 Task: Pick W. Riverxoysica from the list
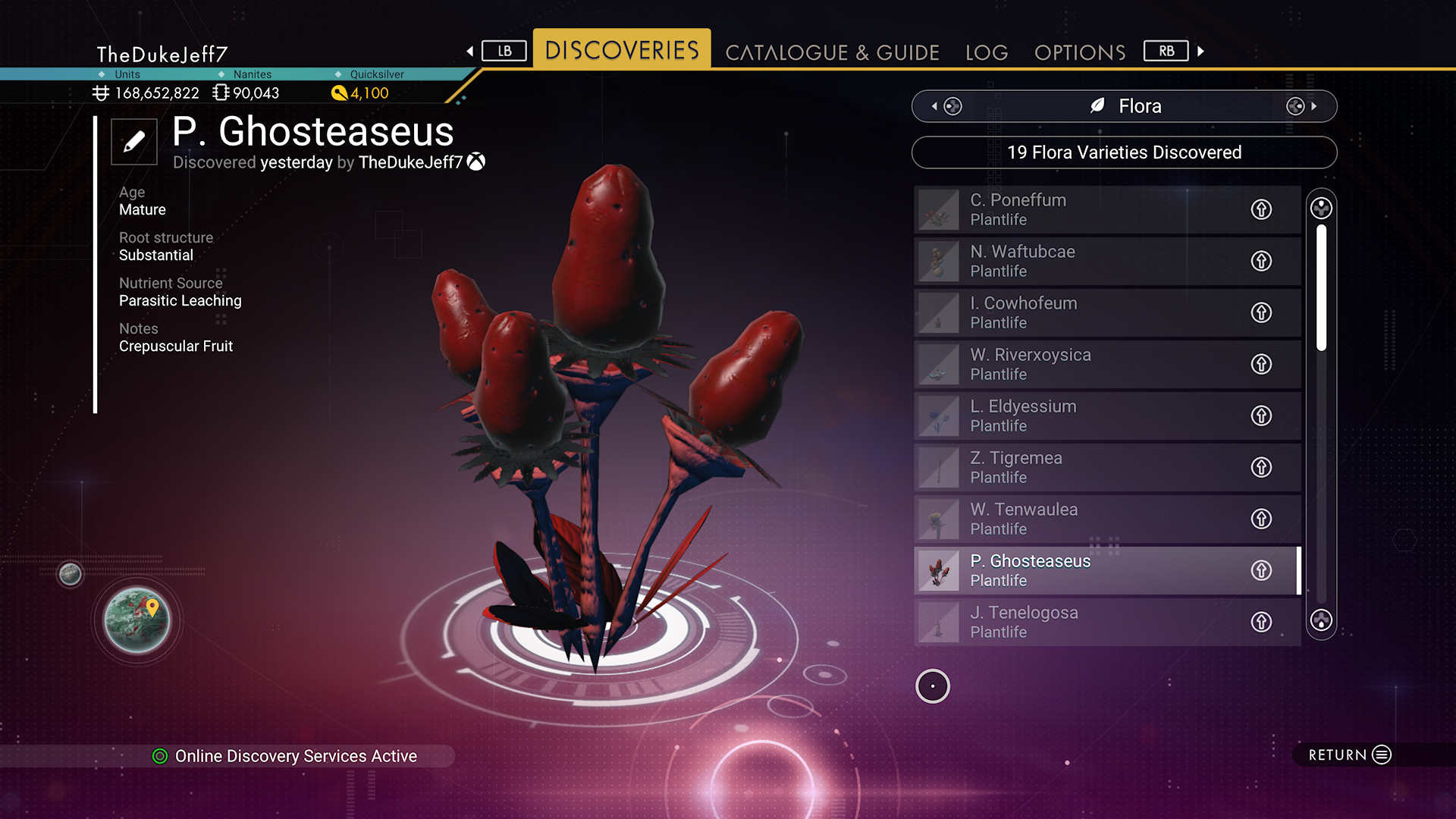[x=1077, y=364]
